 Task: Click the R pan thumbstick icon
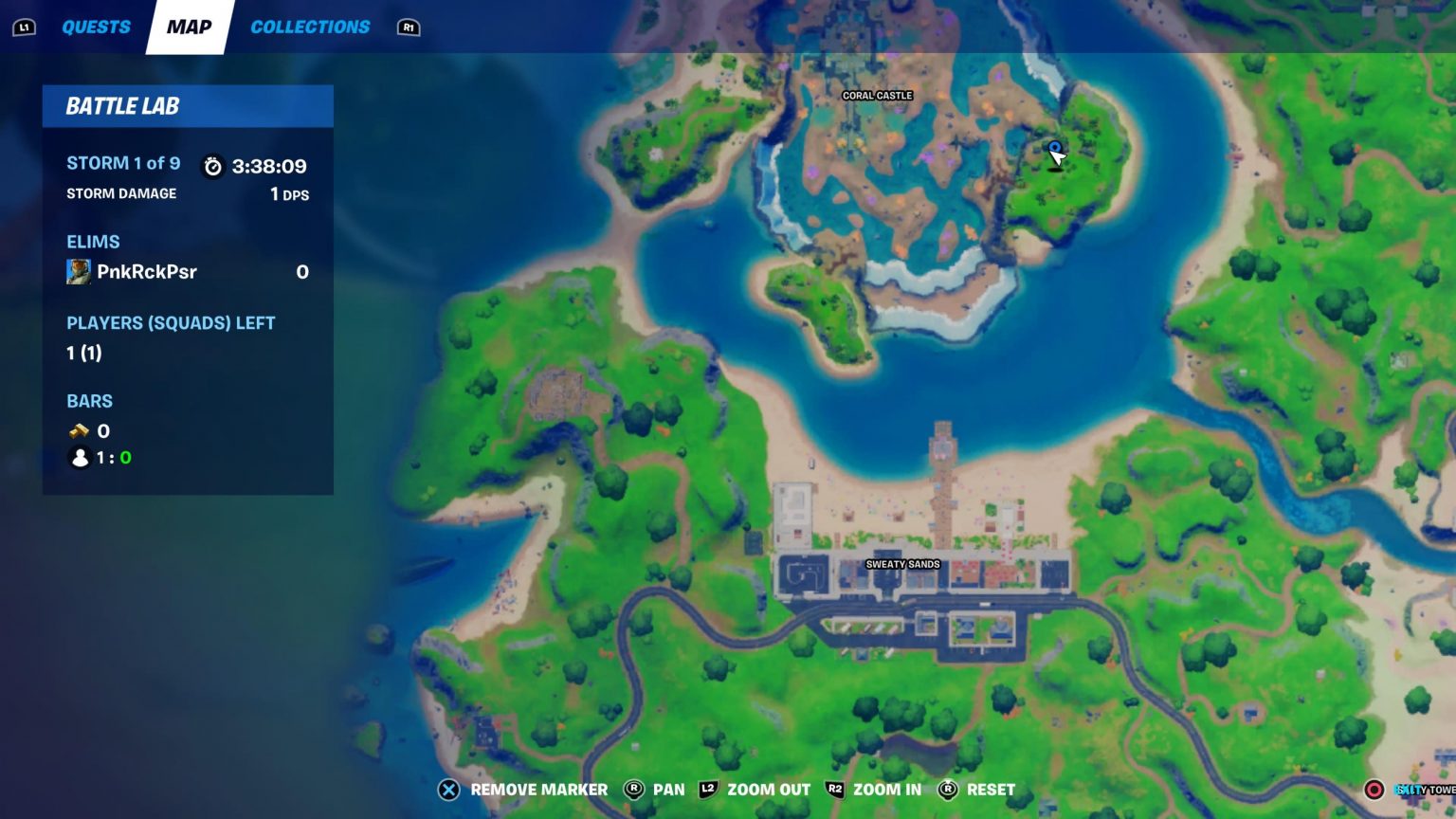click(633, 789)
